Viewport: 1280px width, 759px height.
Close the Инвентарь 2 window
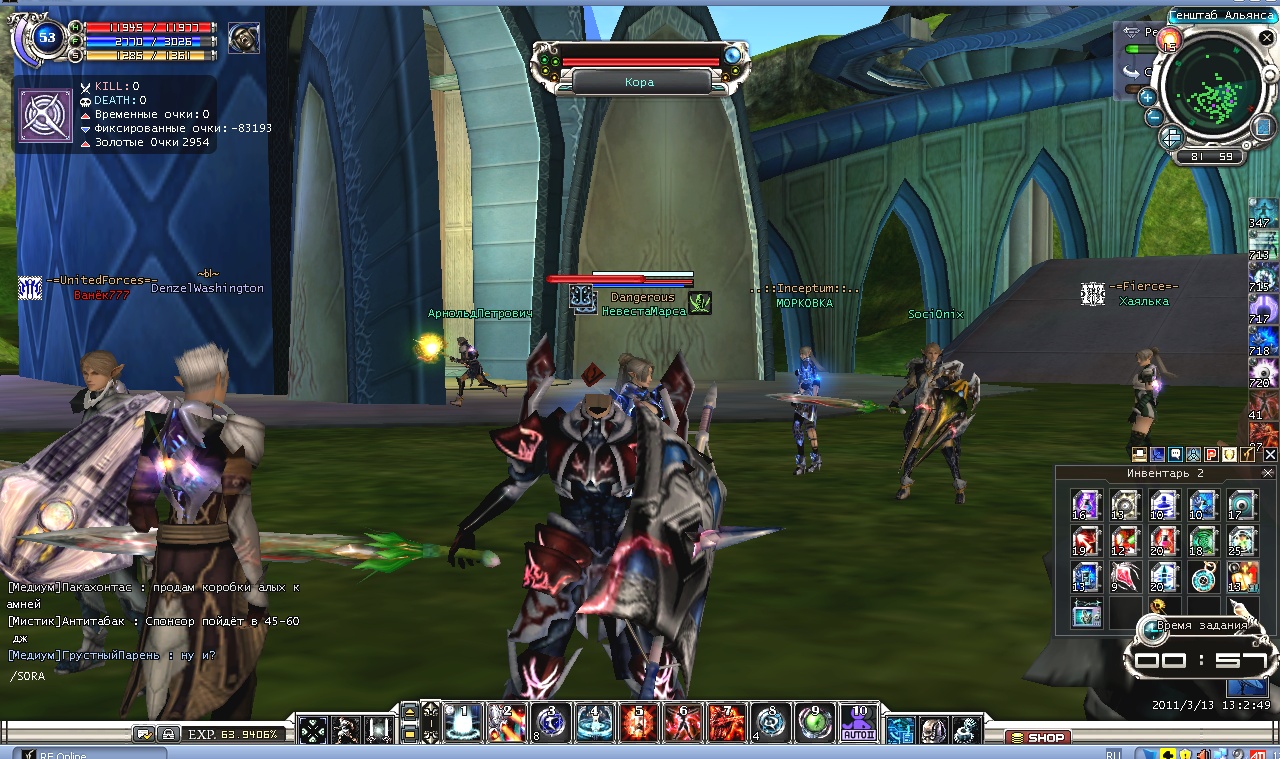[1268, 473]
